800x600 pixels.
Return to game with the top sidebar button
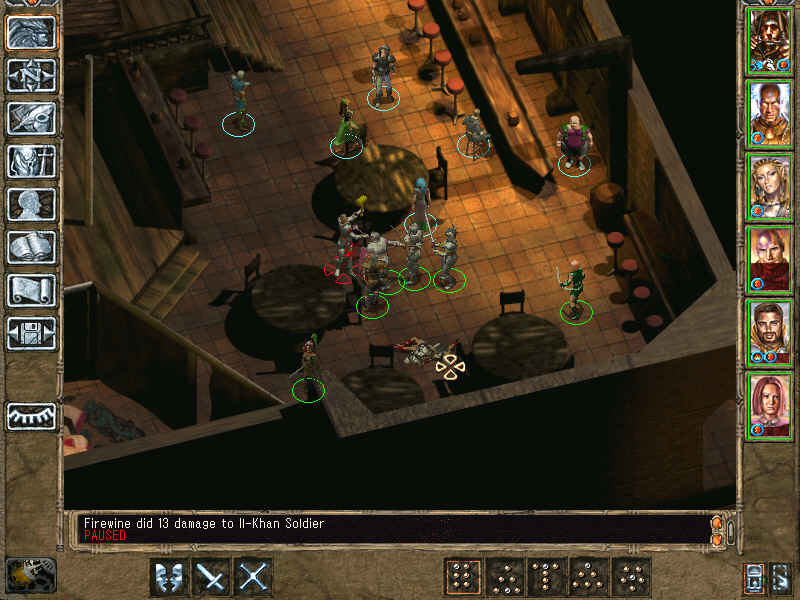click(31, 32)
